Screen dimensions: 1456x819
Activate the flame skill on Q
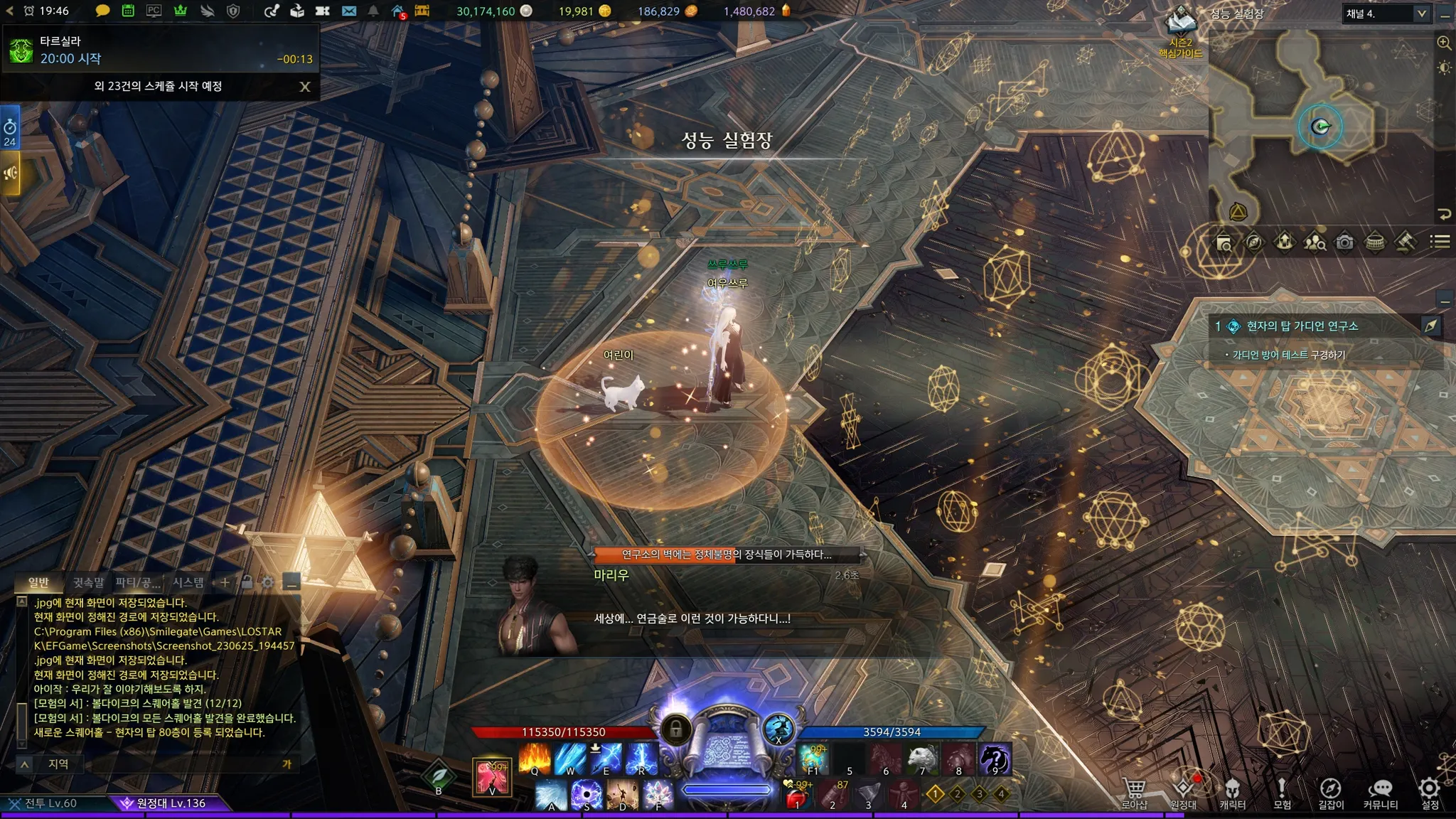(x=535, y=759)
